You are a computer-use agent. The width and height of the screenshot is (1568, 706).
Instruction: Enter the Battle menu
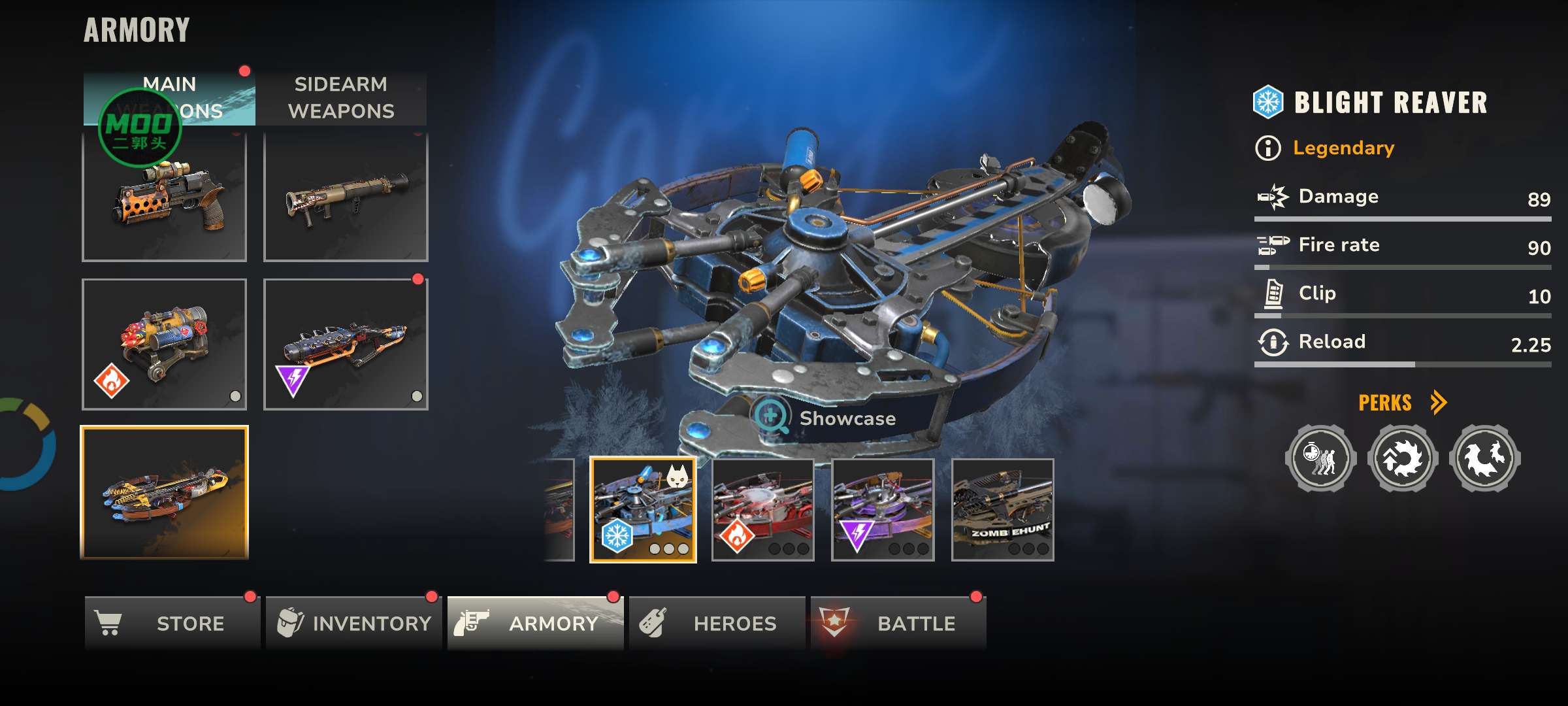[898, 623]
